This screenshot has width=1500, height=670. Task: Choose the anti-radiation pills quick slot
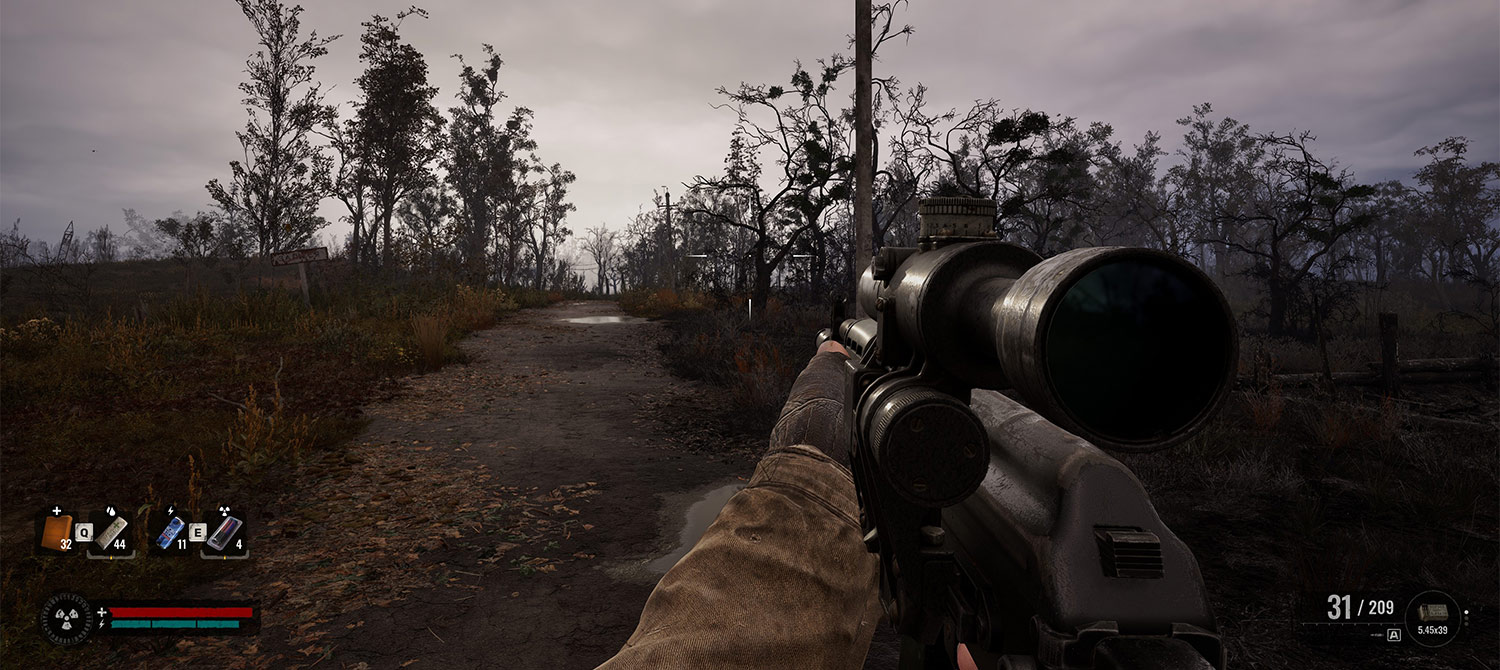click(x=224, y=532)
